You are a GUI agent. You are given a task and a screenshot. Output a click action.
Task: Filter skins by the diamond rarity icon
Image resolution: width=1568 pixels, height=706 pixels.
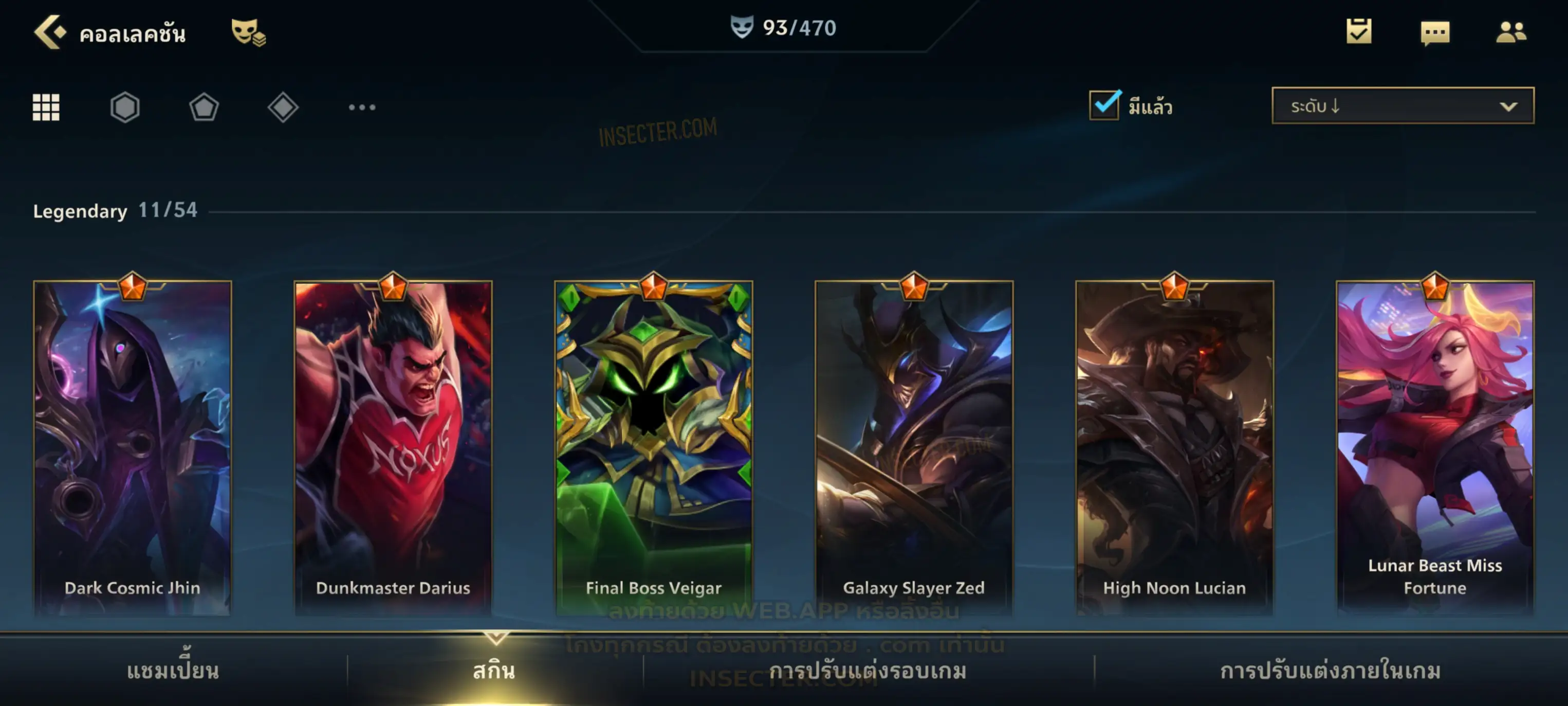tap(283, 107)
